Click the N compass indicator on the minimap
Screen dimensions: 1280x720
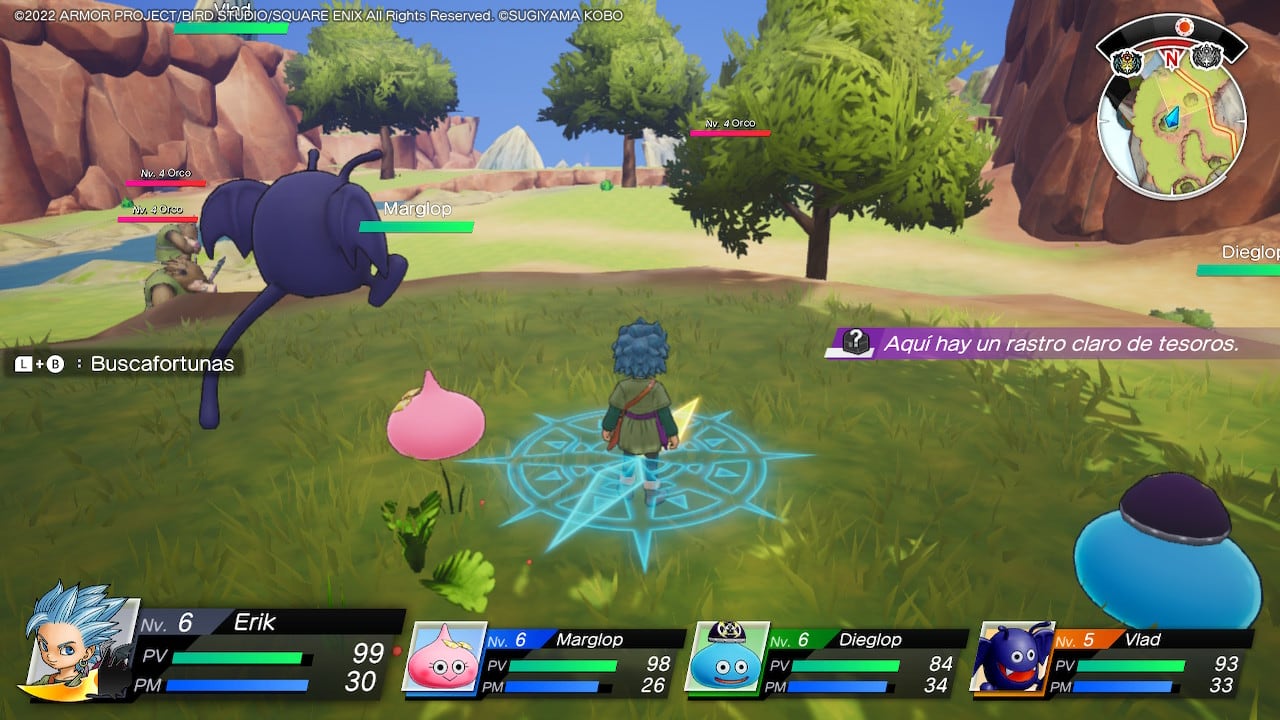point(1171,59)
